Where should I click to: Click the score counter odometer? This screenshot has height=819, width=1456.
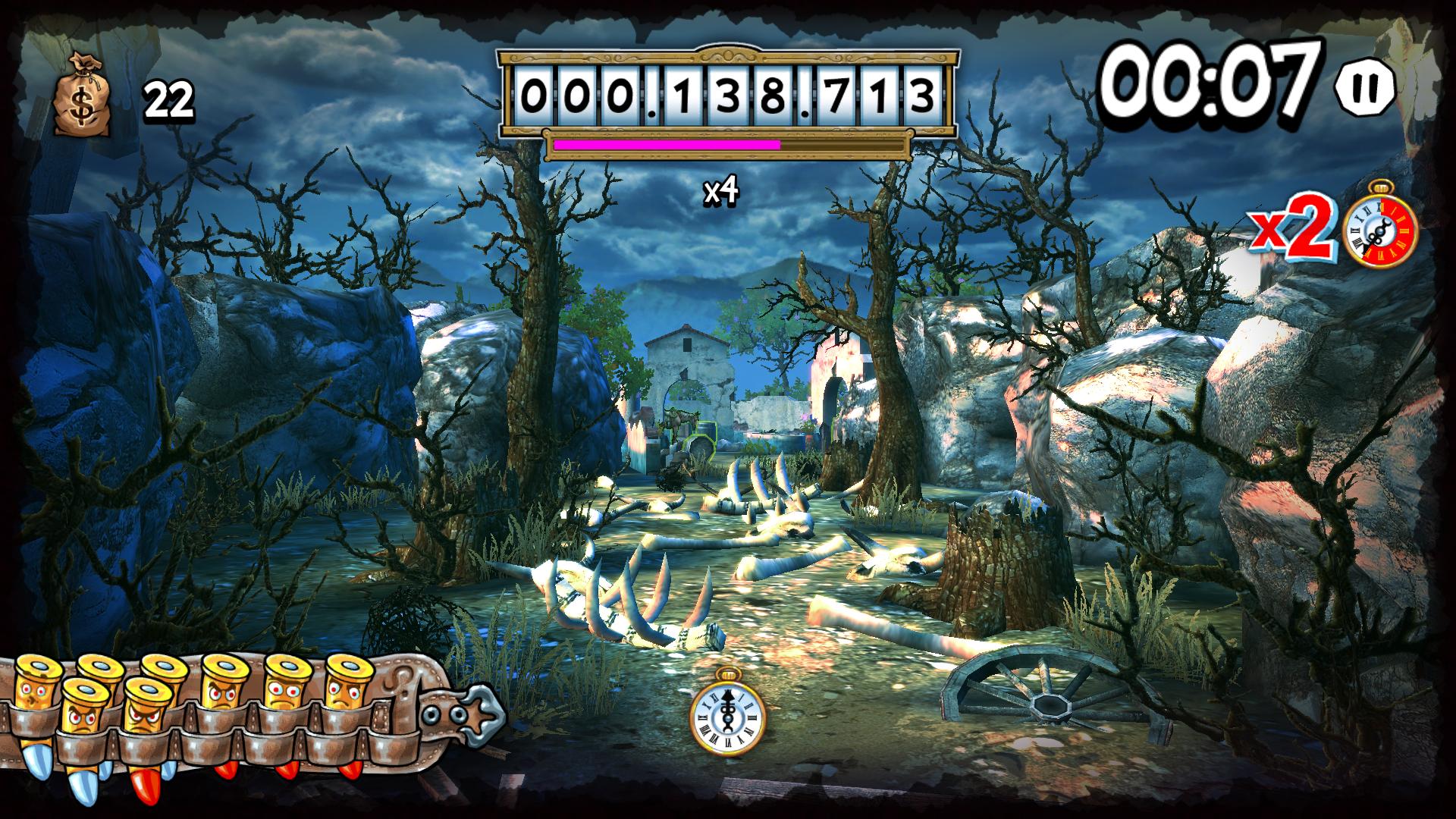point(726,92)
